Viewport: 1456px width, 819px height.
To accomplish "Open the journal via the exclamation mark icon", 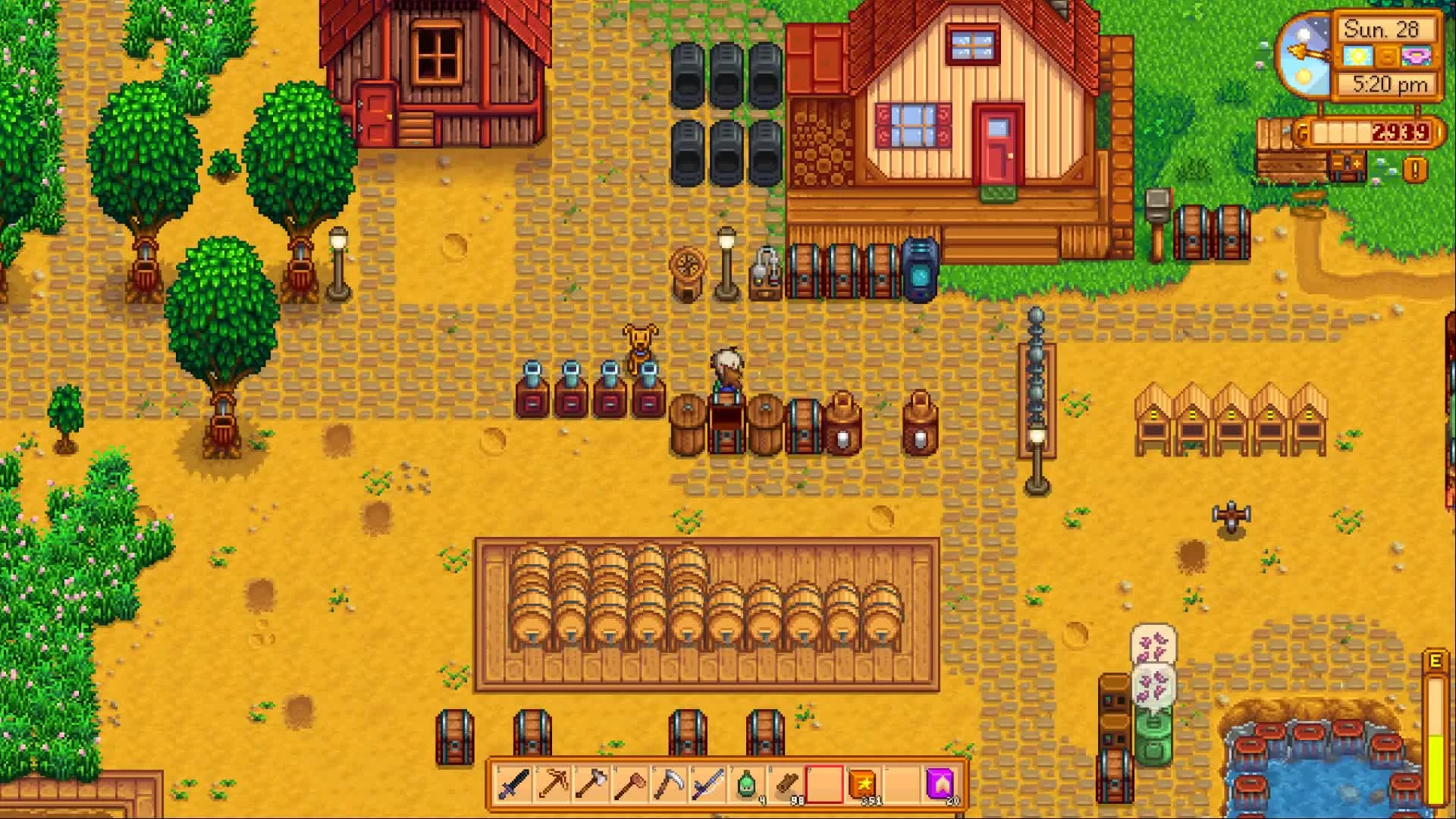I will tap(1414, 168).
